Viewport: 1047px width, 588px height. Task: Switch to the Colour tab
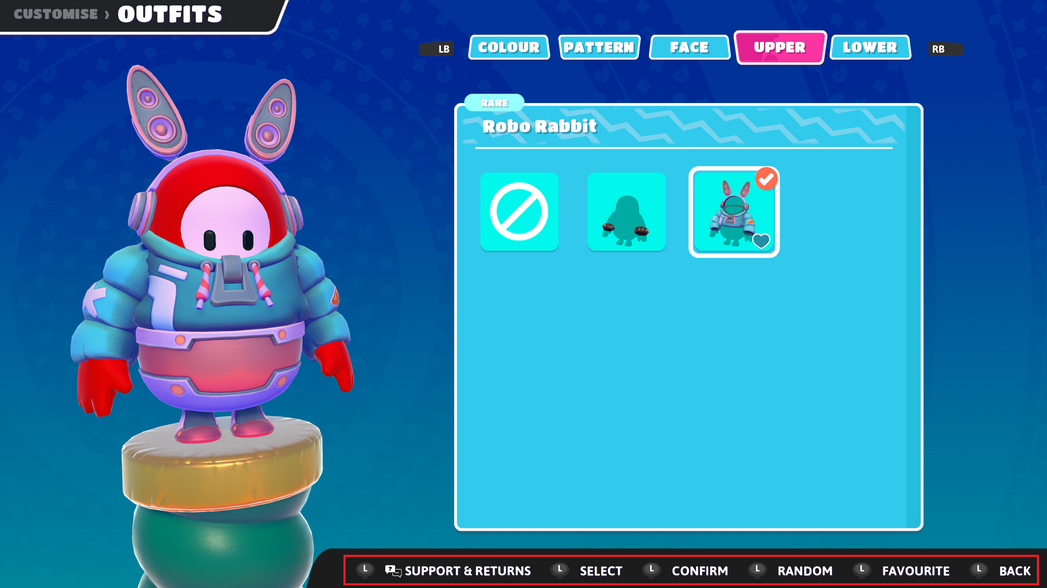coord(508,47)
